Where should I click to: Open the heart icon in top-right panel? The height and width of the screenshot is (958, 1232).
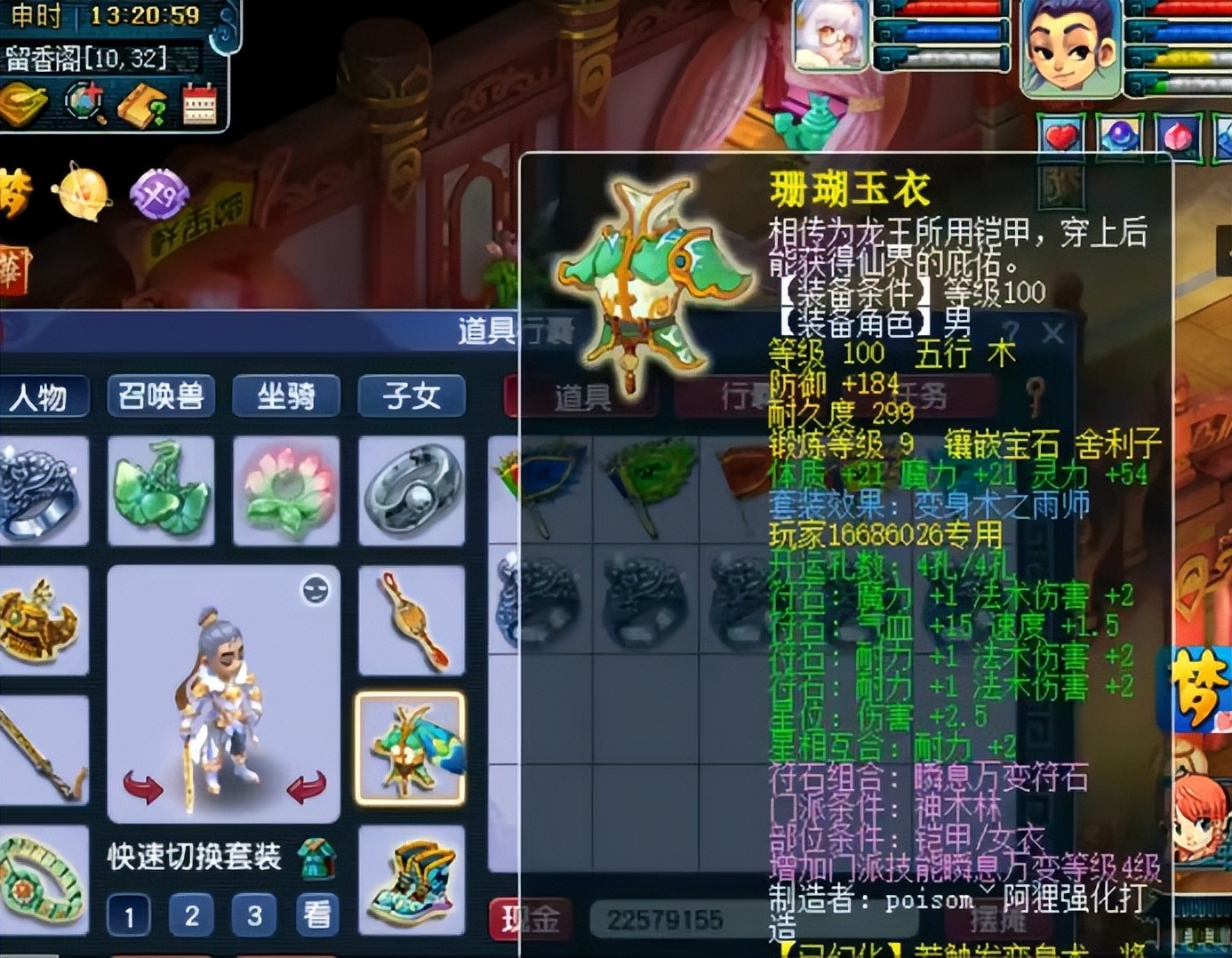(1060, 135)
